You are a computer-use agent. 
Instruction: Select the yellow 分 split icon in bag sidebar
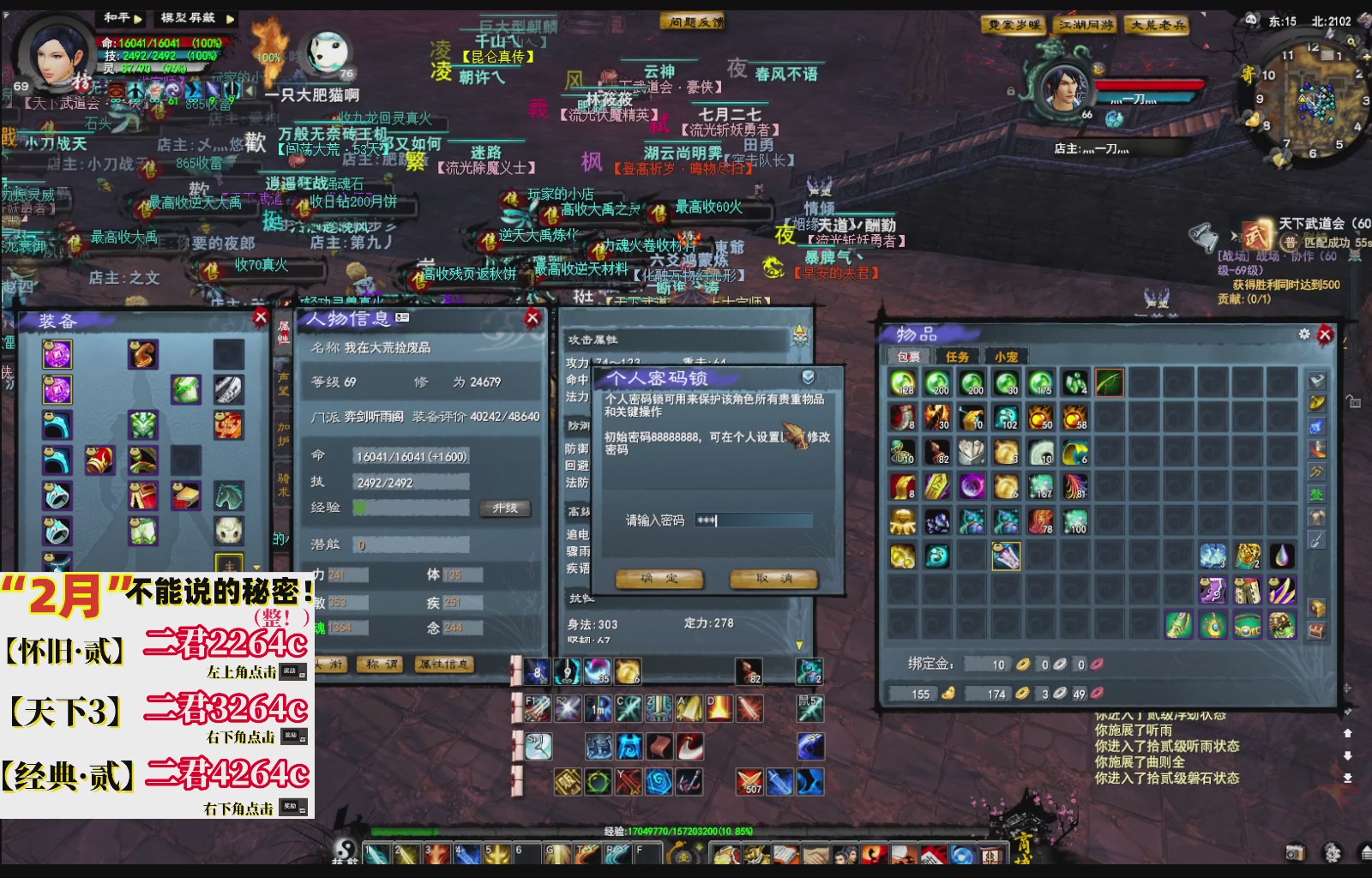pyautogui.click(x=1315, y=472)
